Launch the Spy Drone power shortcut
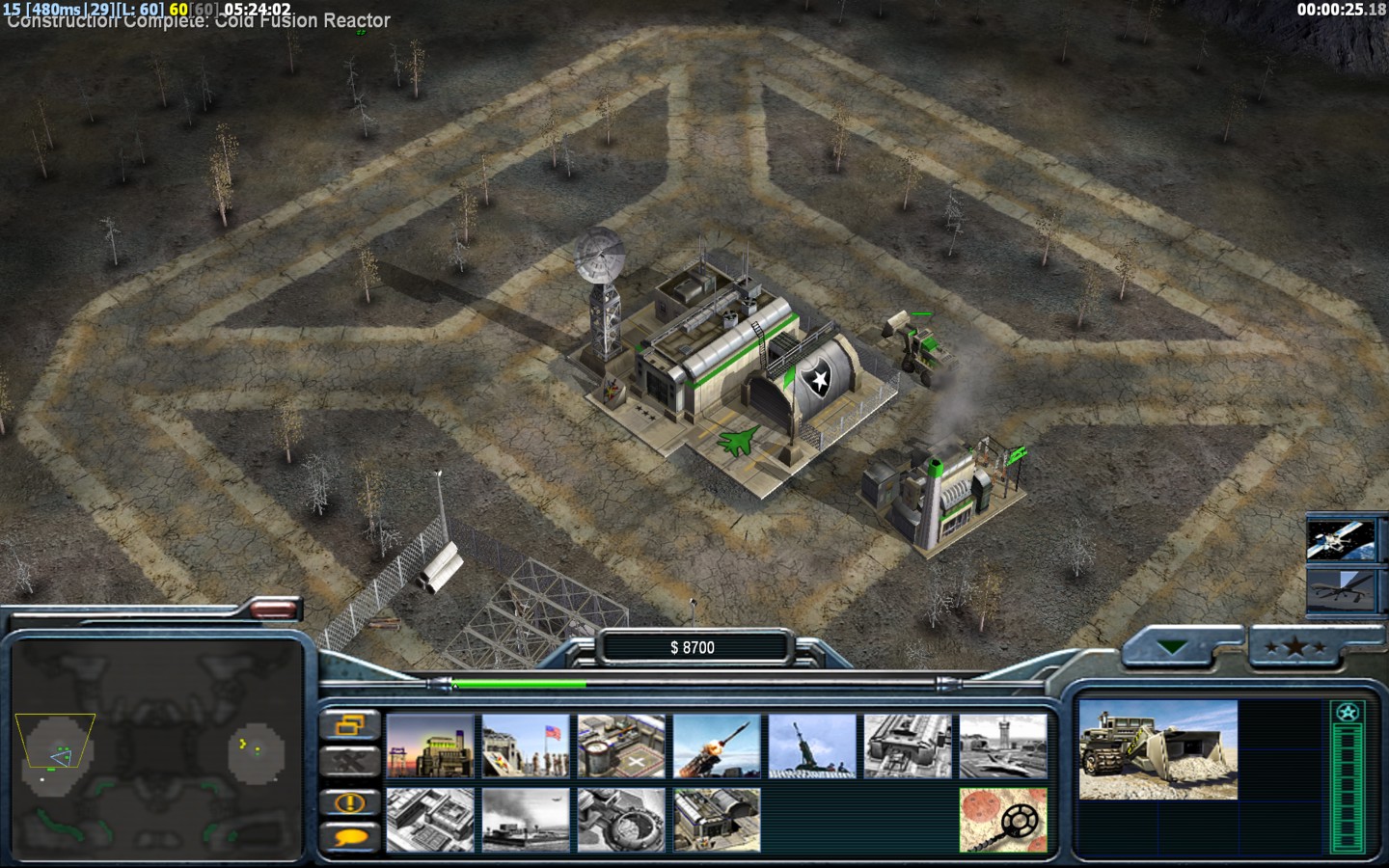The image size is (1389, 868). (1339, 588)
